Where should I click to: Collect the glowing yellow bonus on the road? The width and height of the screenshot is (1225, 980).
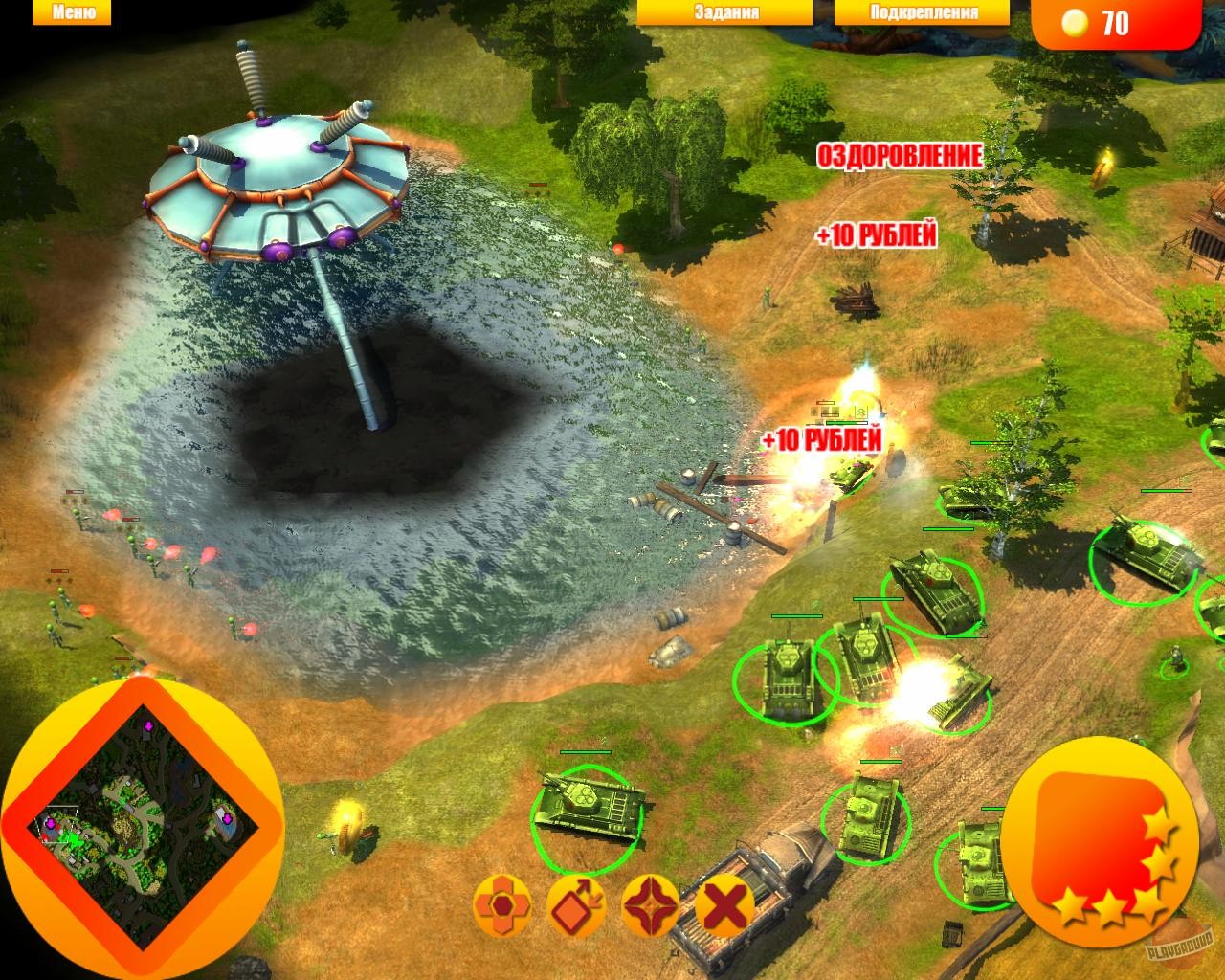(x=1103, y=165)
